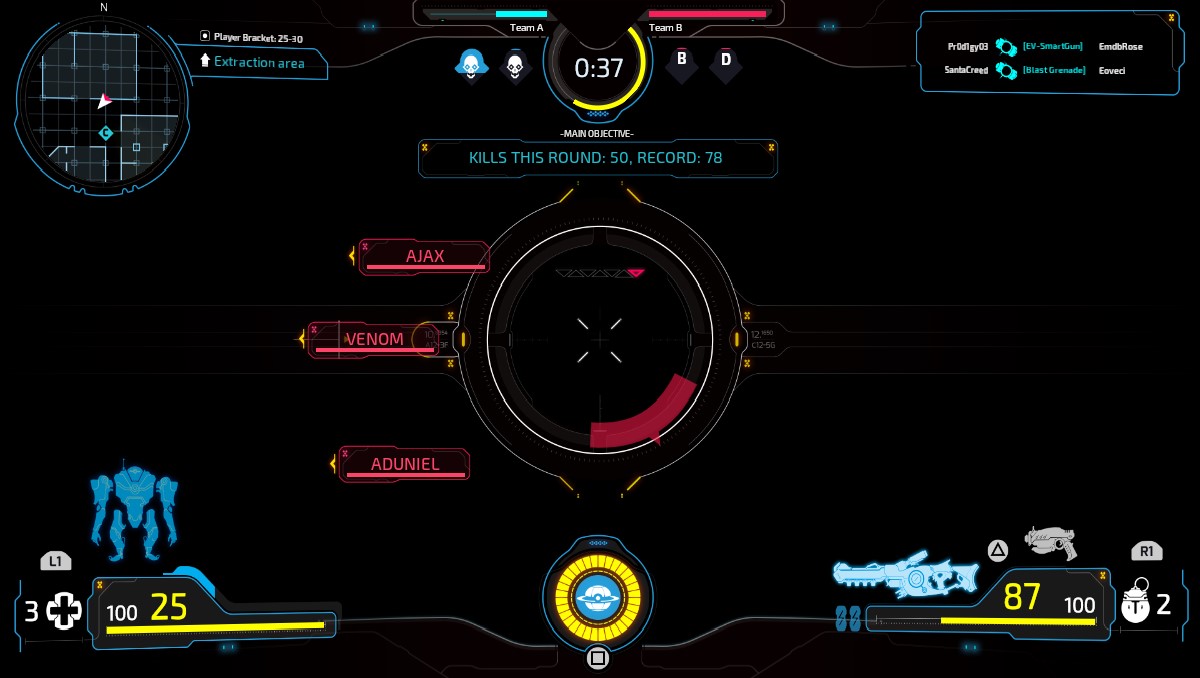Select the white skull icon beside the timer
This screenshot has width=1200, height=678.
pyautogui.click(x=515, y=66)
